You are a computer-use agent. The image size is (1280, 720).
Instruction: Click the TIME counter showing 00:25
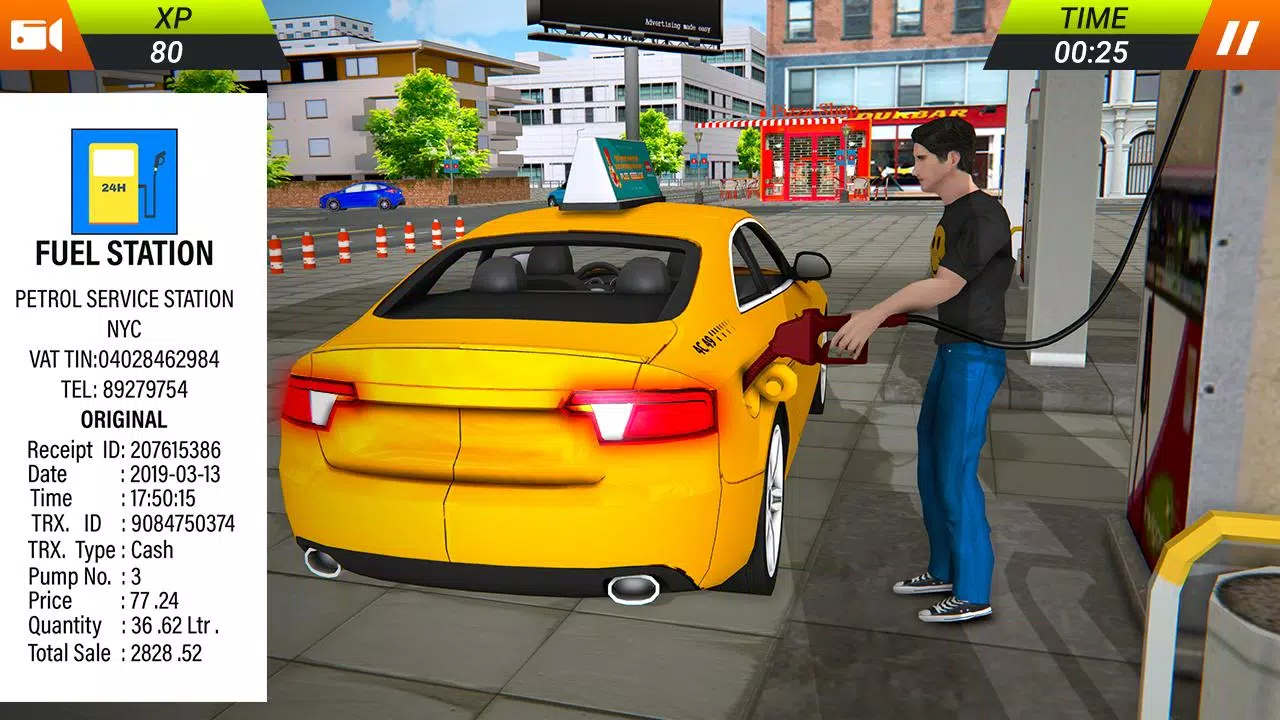[x=1093, y=46]
